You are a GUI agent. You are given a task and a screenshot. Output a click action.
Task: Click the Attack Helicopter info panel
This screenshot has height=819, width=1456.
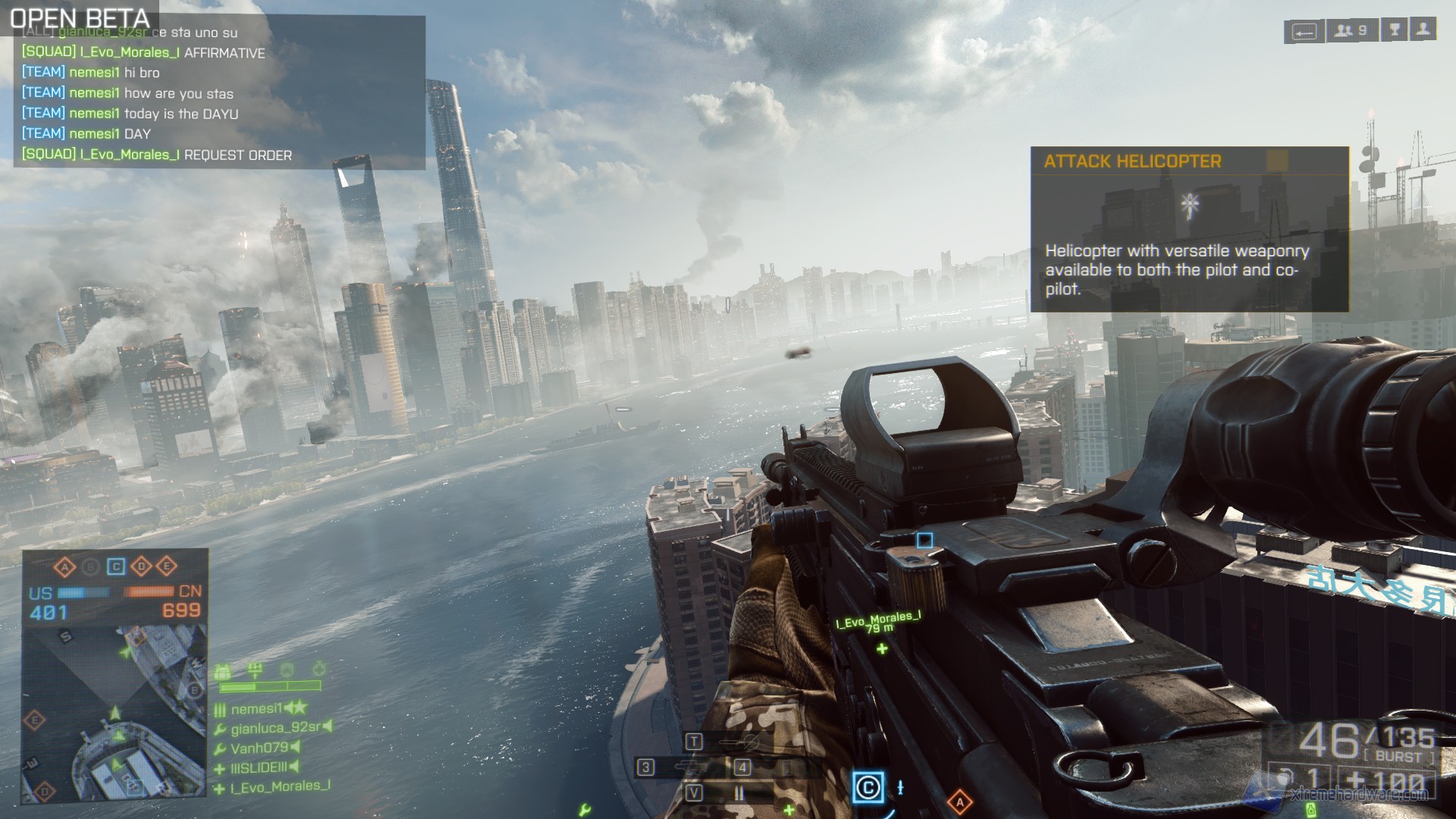(x=1189, y=229)
